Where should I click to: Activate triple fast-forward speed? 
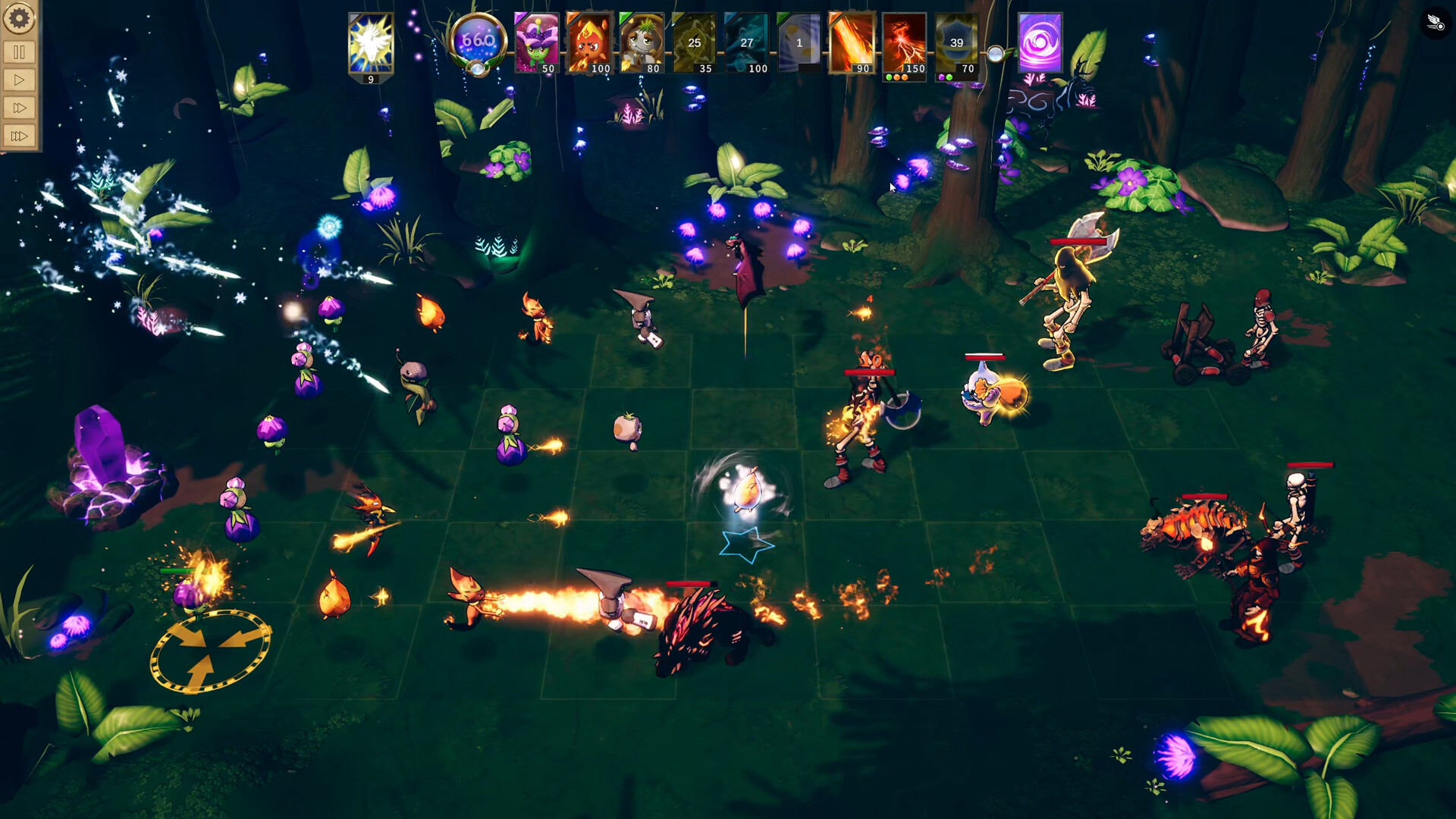[19, 136]
